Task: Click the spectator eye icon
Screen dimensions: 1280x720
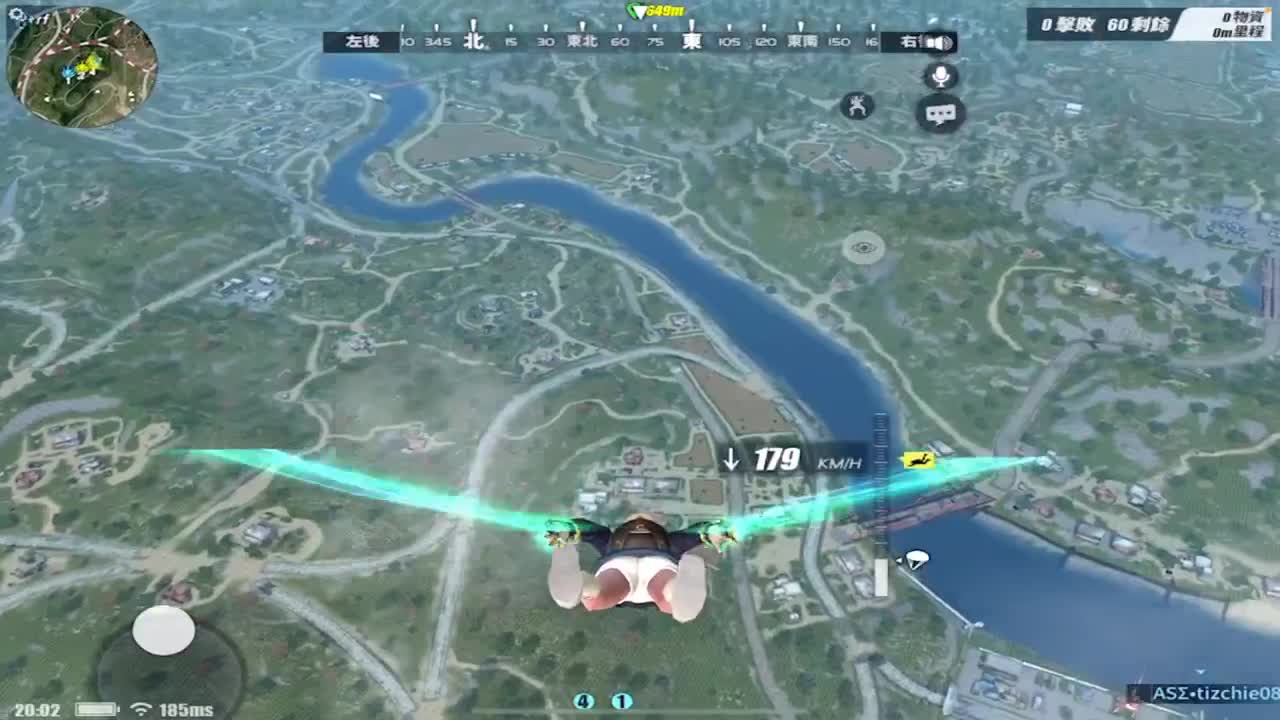Action: click(x=866, y=247)
